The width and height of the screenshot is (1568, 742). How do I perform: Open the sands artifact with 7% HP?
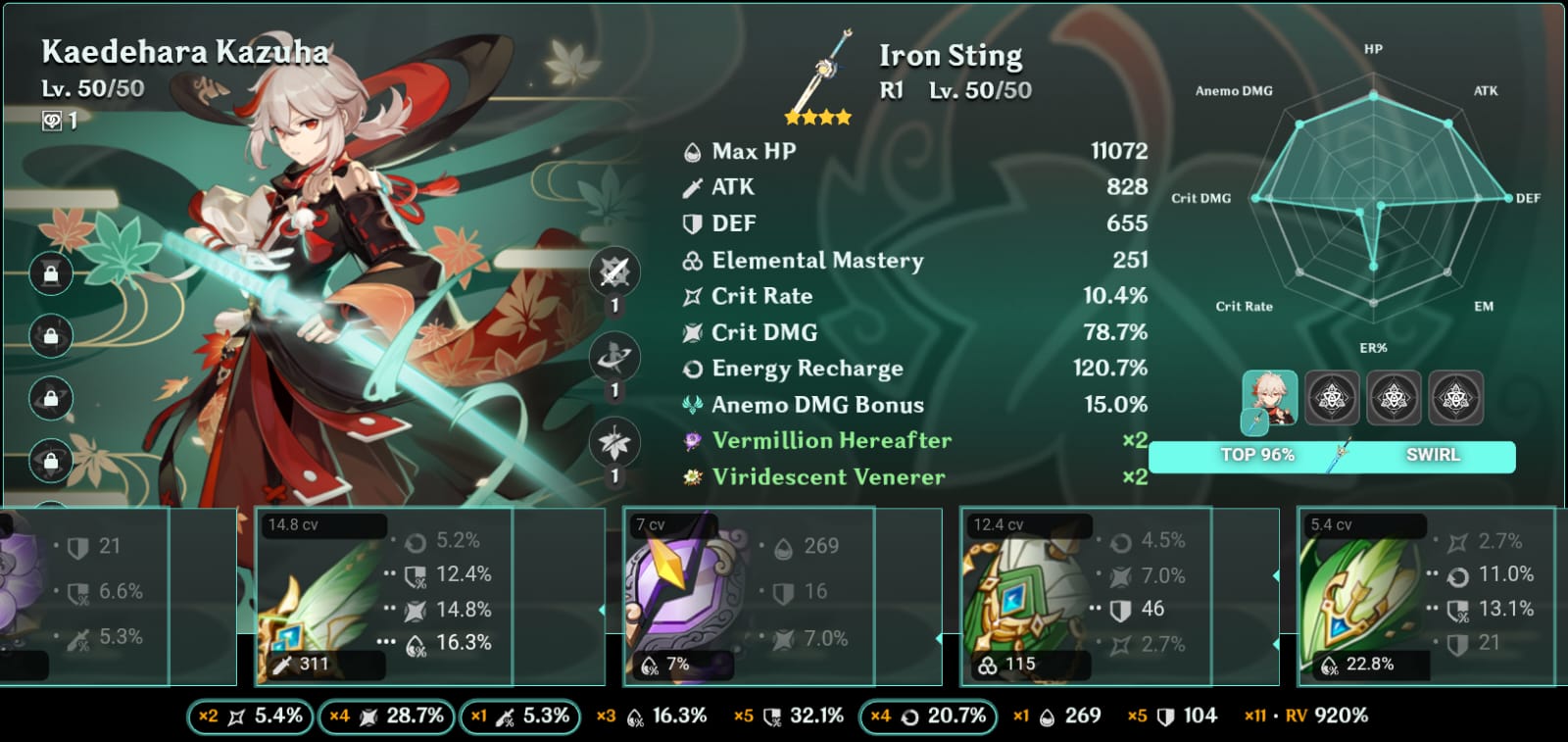[749, 597]
